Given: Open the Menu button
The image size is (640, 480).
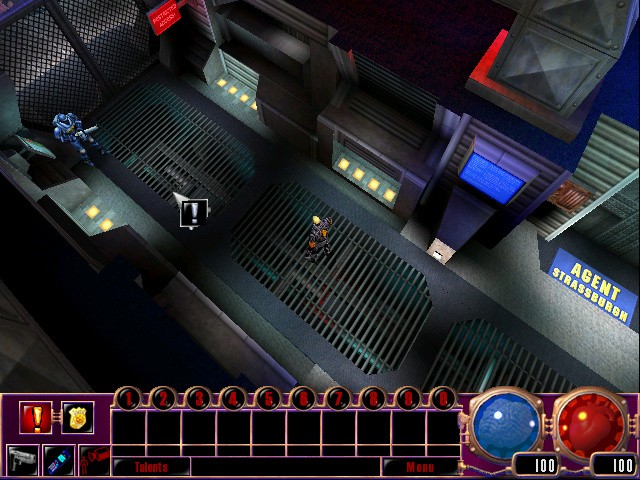Looking at the screenshot, I should [419, 466].
